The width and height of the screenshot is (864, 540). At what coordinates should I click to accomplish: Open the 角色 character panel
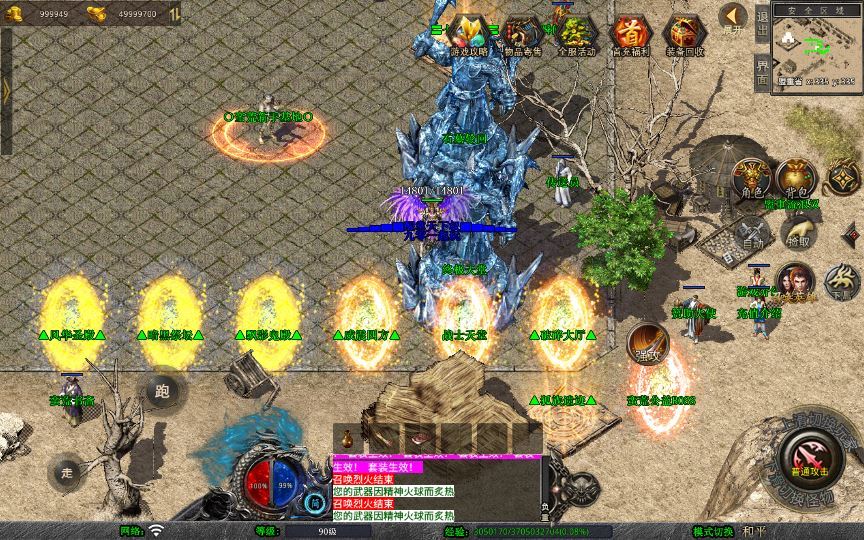752,178
